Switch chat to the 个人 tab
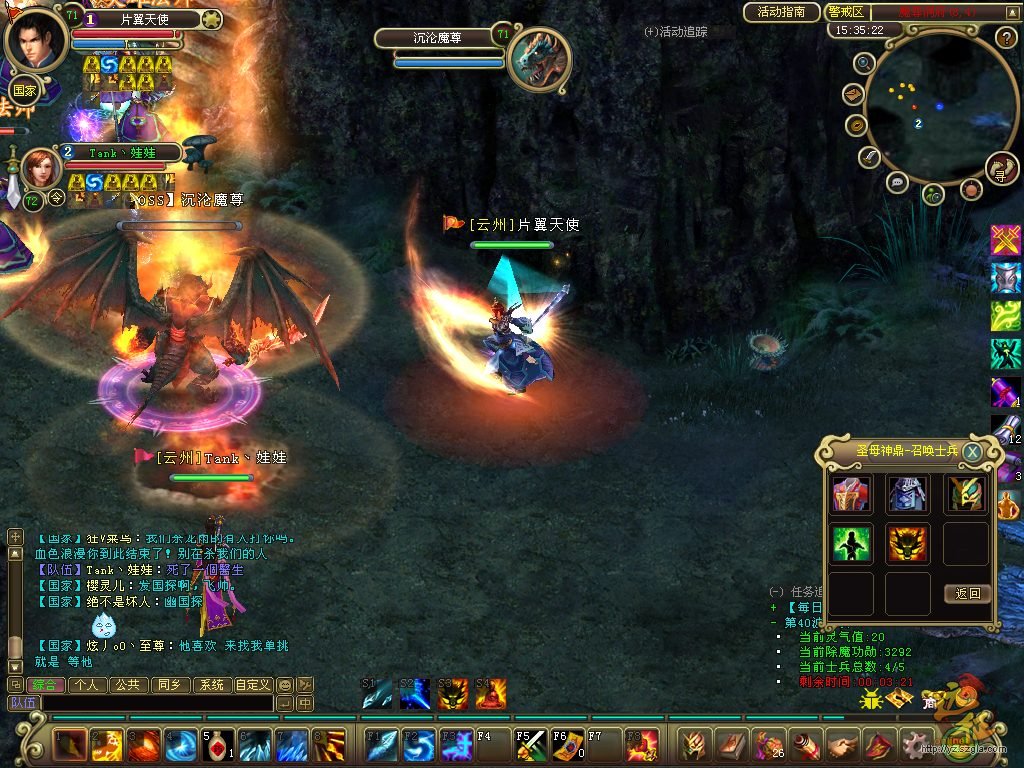The width and height of the screenshot is (1024, 768). [x=87, y=685]
